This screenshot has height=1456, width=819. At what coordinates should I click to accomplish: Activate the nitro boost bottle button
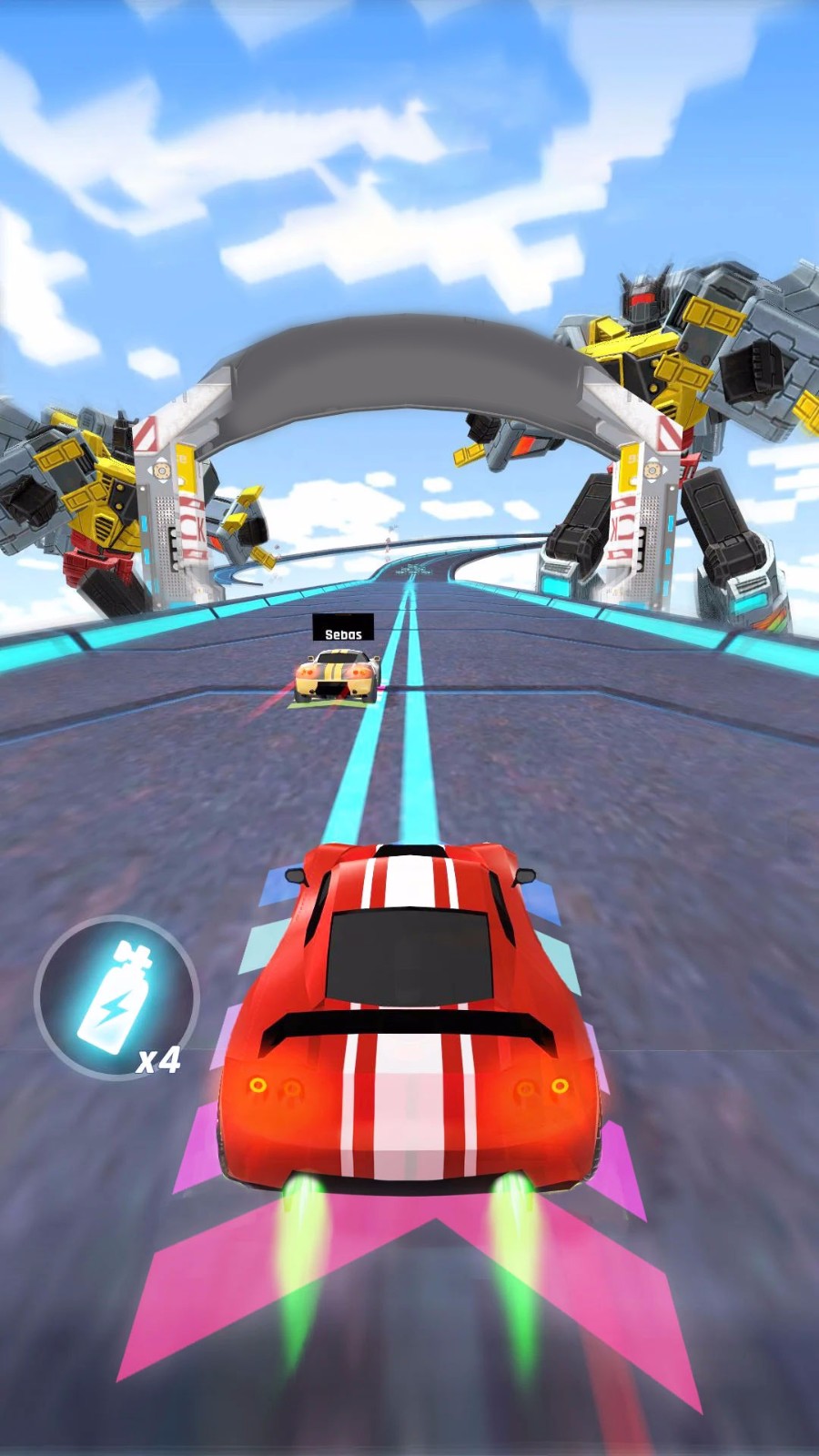[116, 997]
